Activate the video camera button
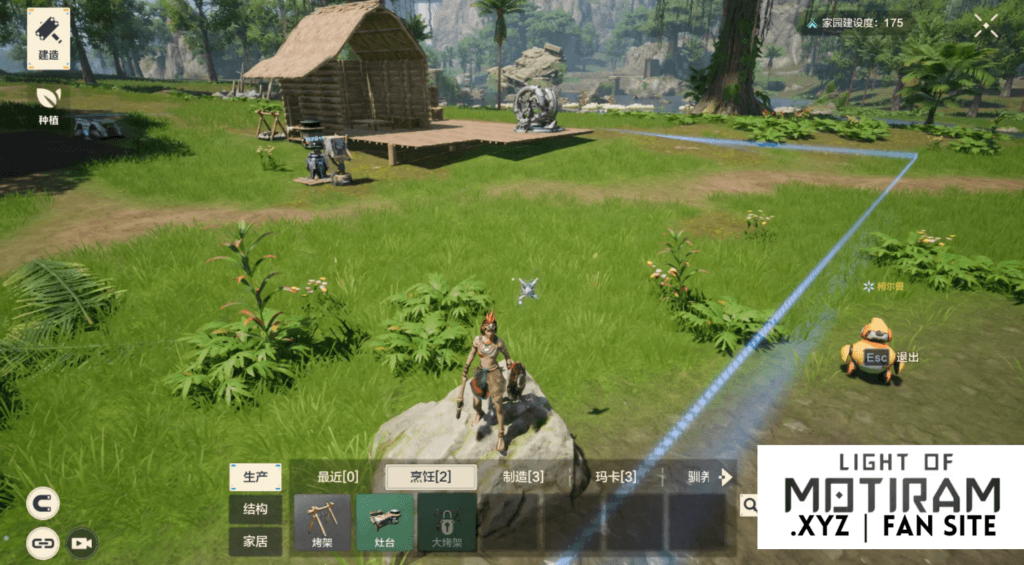 point(81,543)
